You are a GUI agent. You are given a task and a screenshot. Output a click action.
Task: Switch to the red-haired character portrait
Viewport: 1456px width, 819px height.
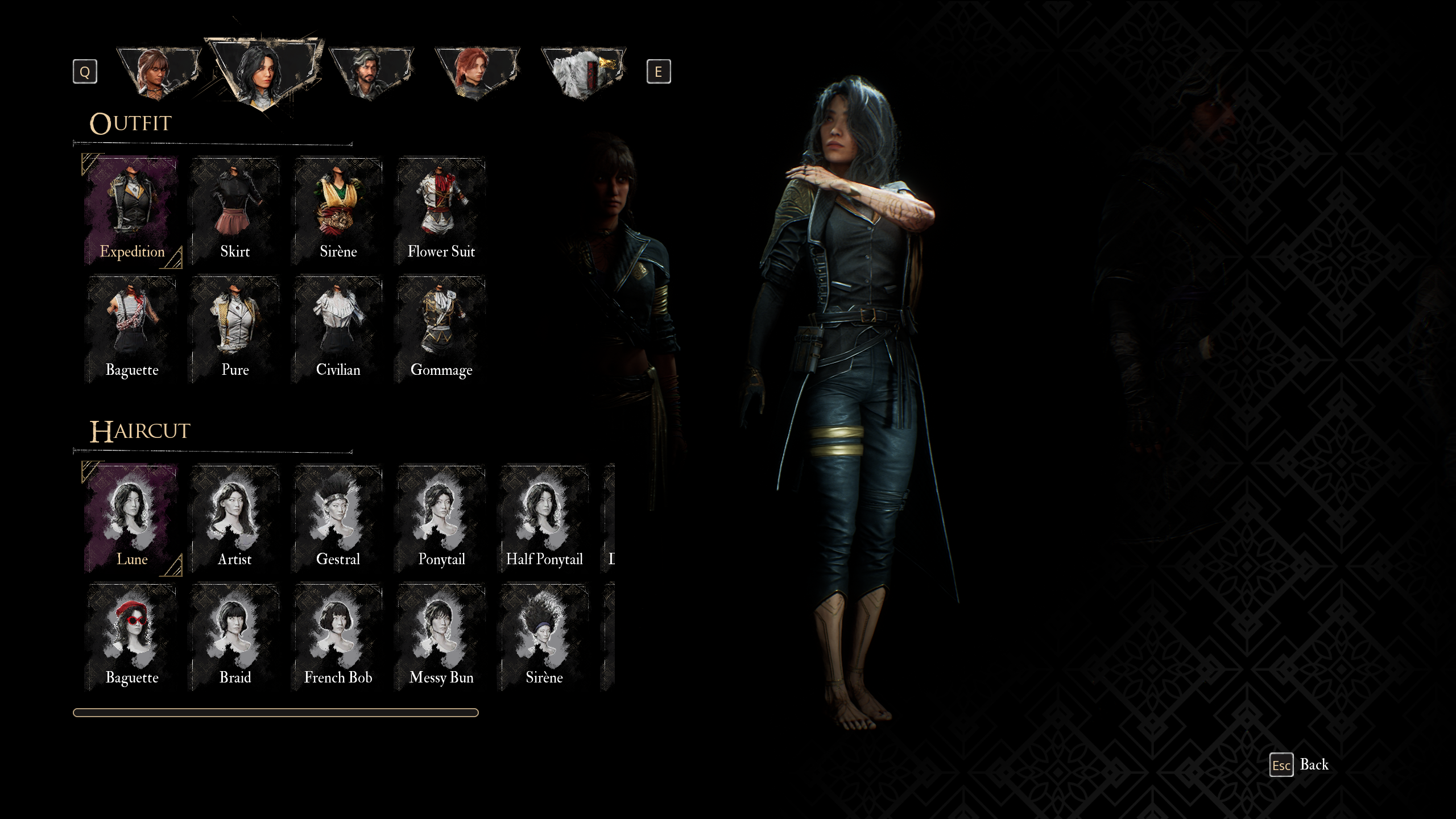tap(477, 73)
